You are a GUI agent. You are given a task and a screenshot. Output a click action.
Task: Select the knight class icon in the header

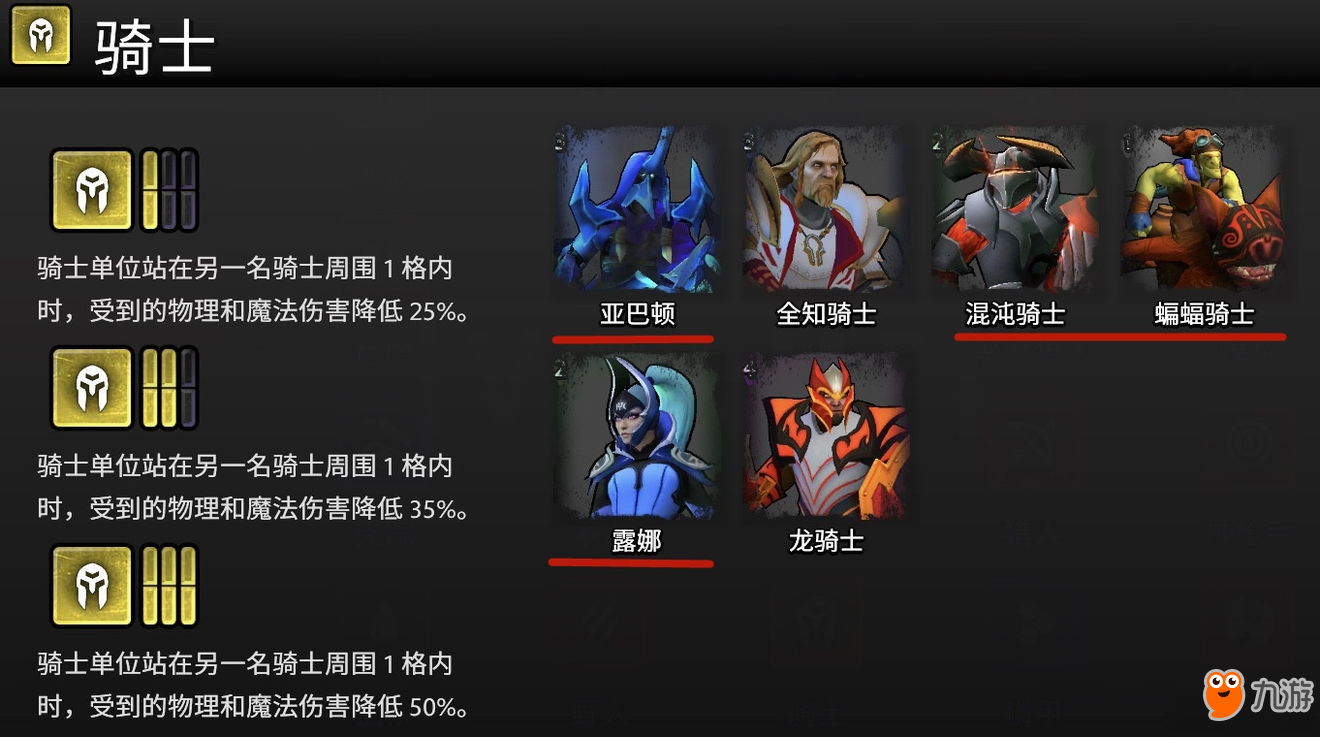pos(40,42)
